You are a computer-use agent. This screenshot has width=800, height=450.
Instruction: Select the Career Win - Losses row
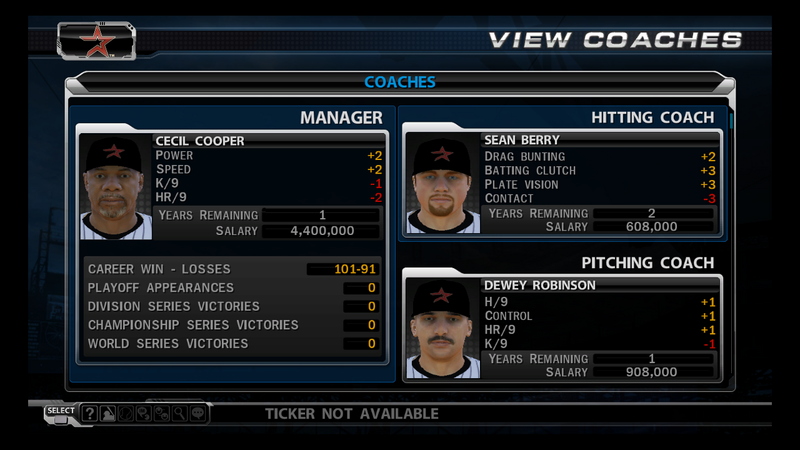coord(232,269)
